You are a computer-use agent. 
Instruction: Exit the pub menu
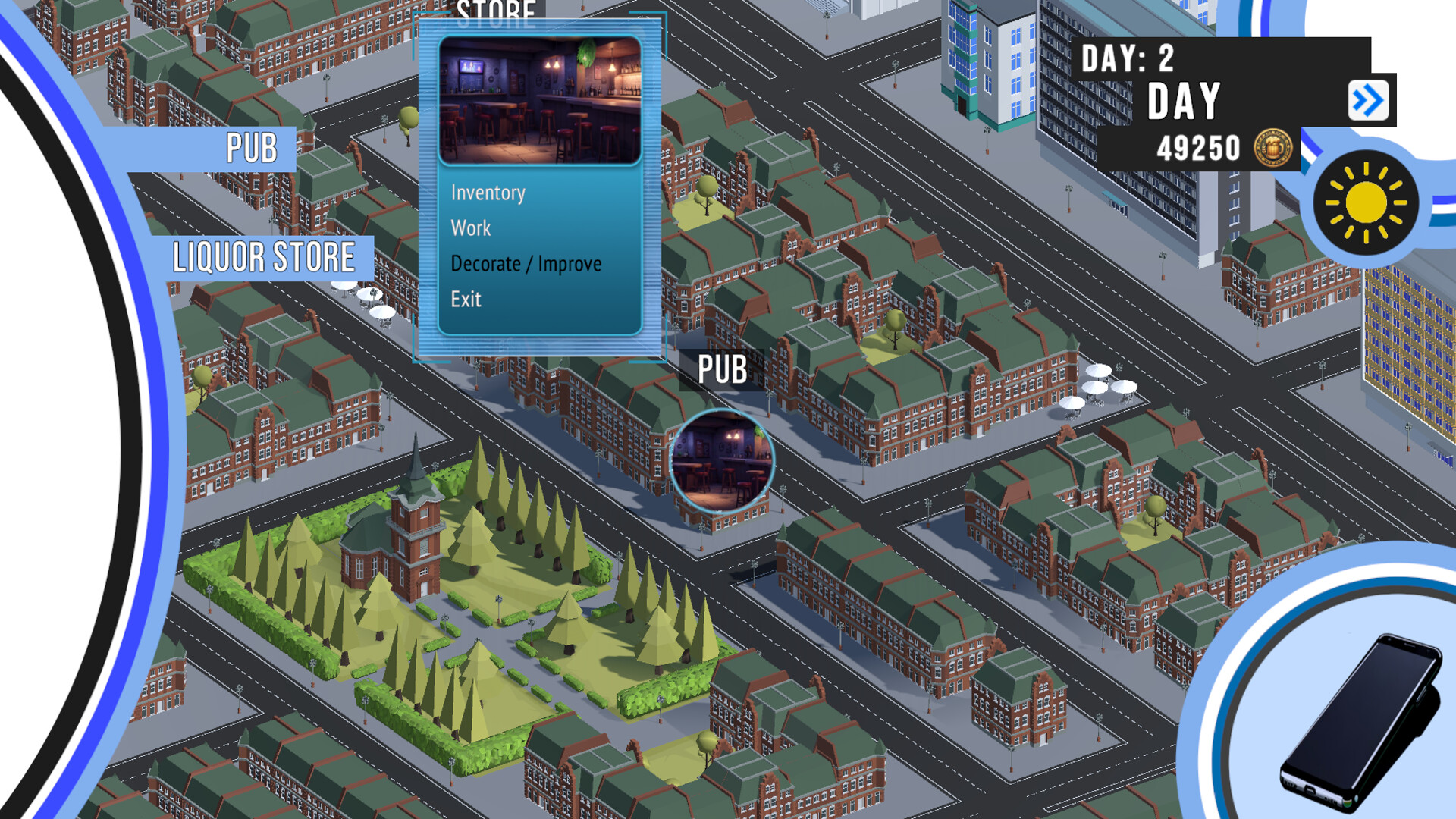pyautogui.click(x=466, y=300)
